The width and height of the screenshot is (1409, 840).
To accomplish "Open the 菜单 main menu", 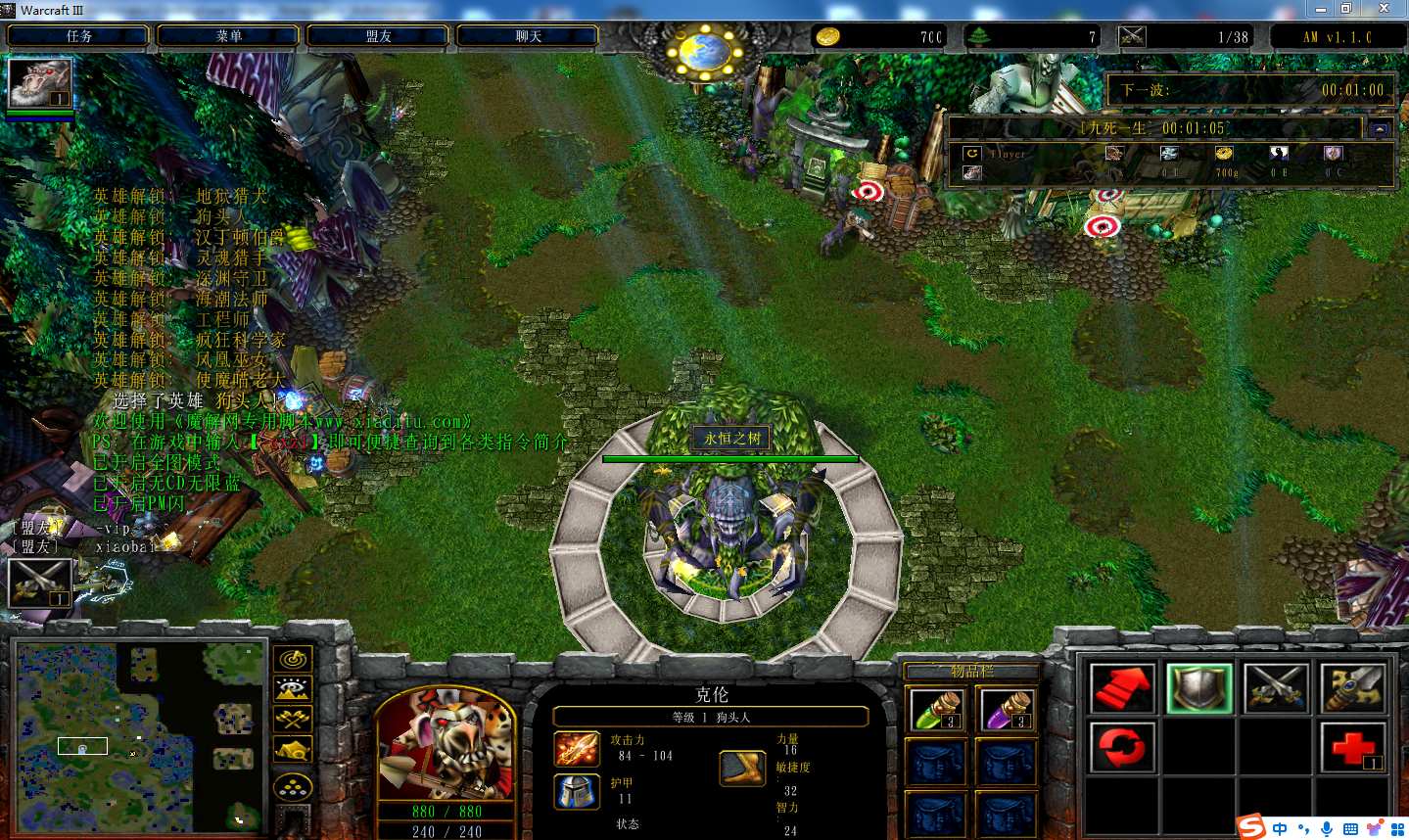I will pos(228,36).
